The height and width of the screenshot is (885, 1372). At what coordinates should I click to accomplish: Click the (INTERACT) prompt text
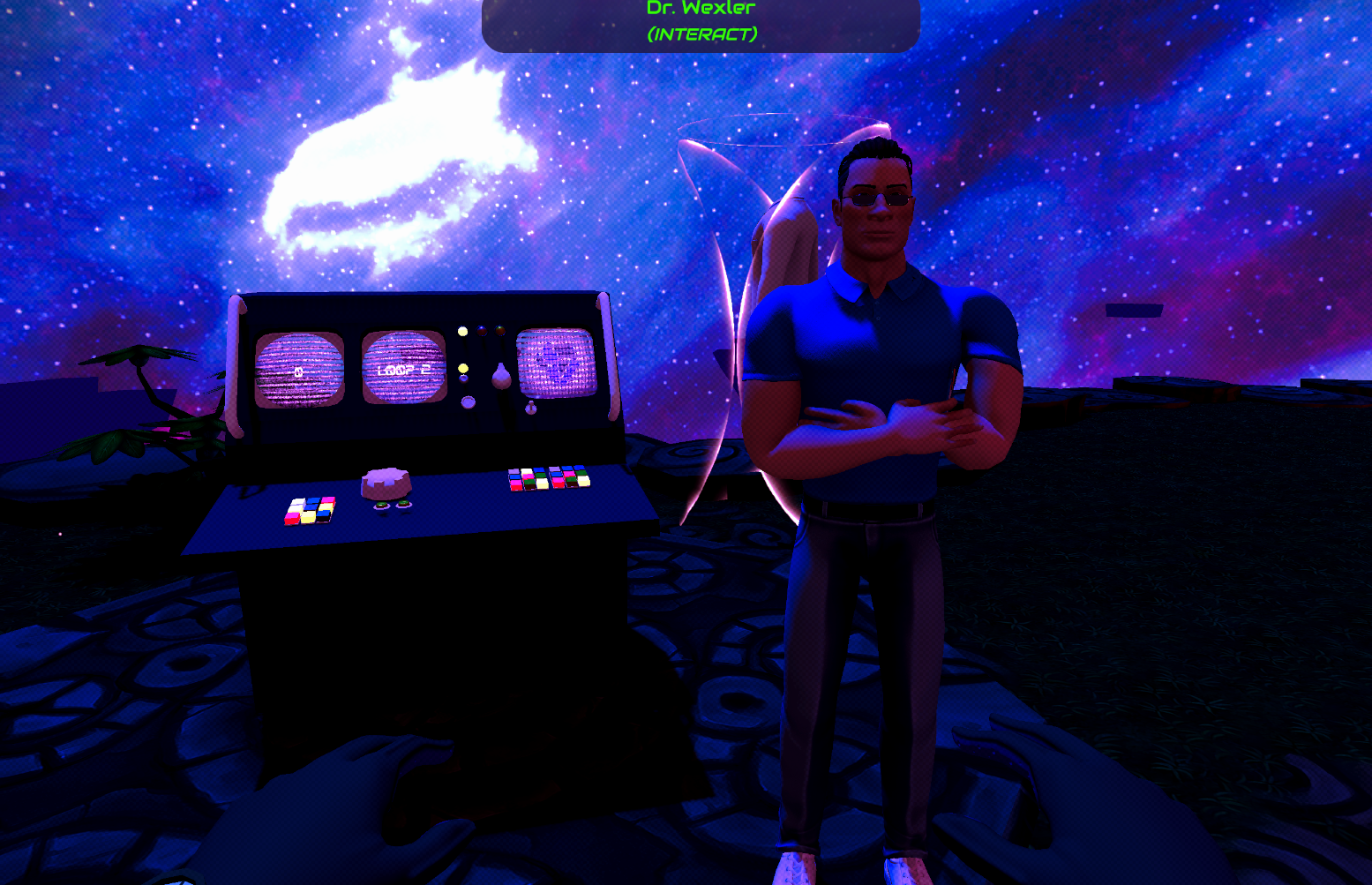(x=702, y=34)
